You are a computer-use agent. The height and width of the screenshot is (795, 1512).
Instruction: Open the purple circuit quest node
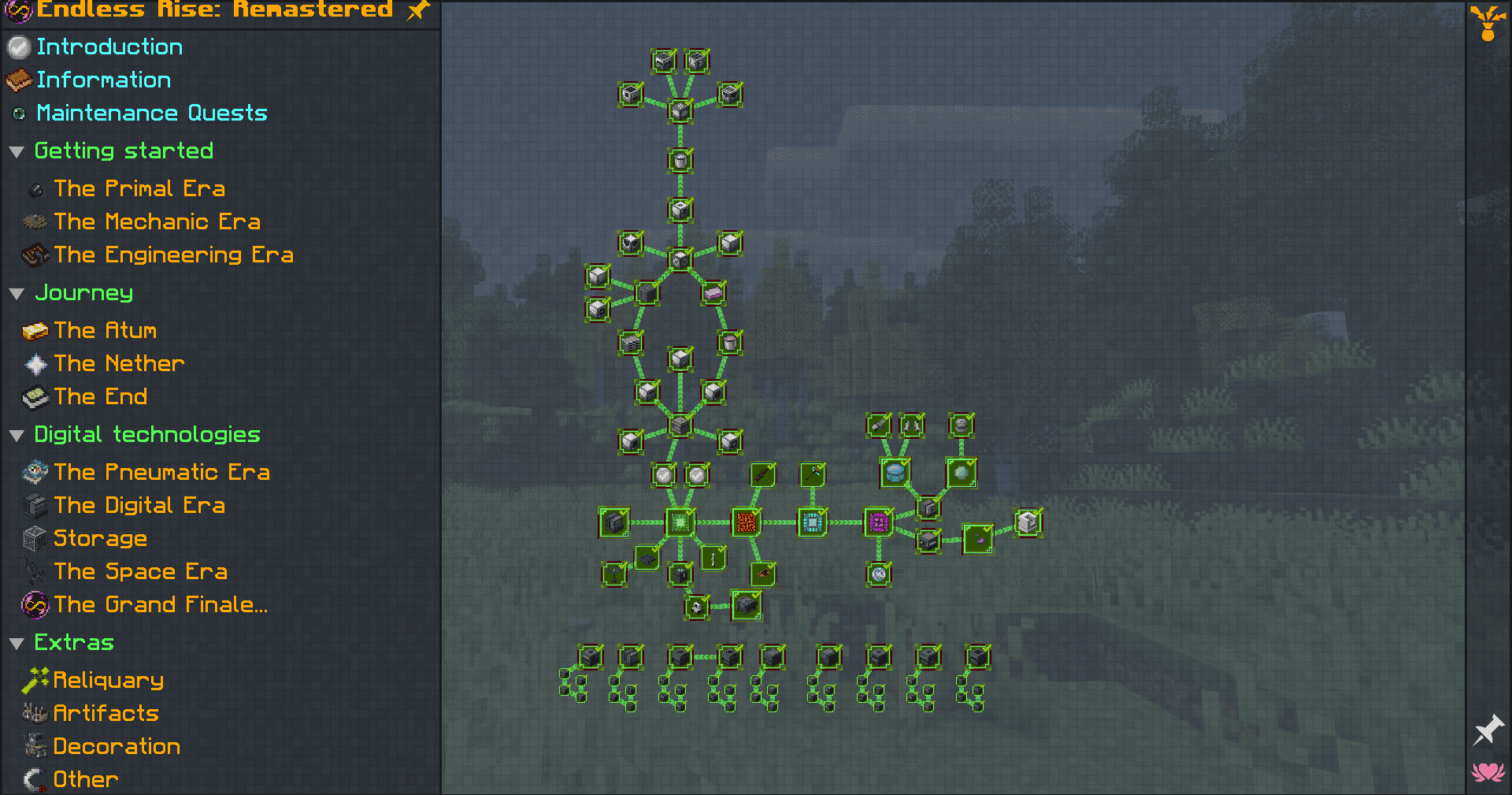coord(878,522)
